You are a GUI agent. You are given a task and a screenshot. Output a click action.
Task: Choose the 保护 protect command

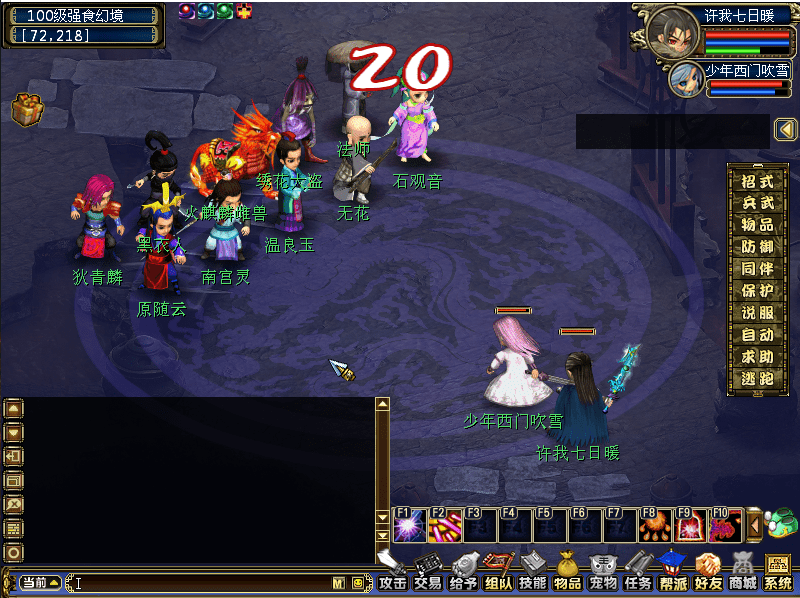coord(757,291)
